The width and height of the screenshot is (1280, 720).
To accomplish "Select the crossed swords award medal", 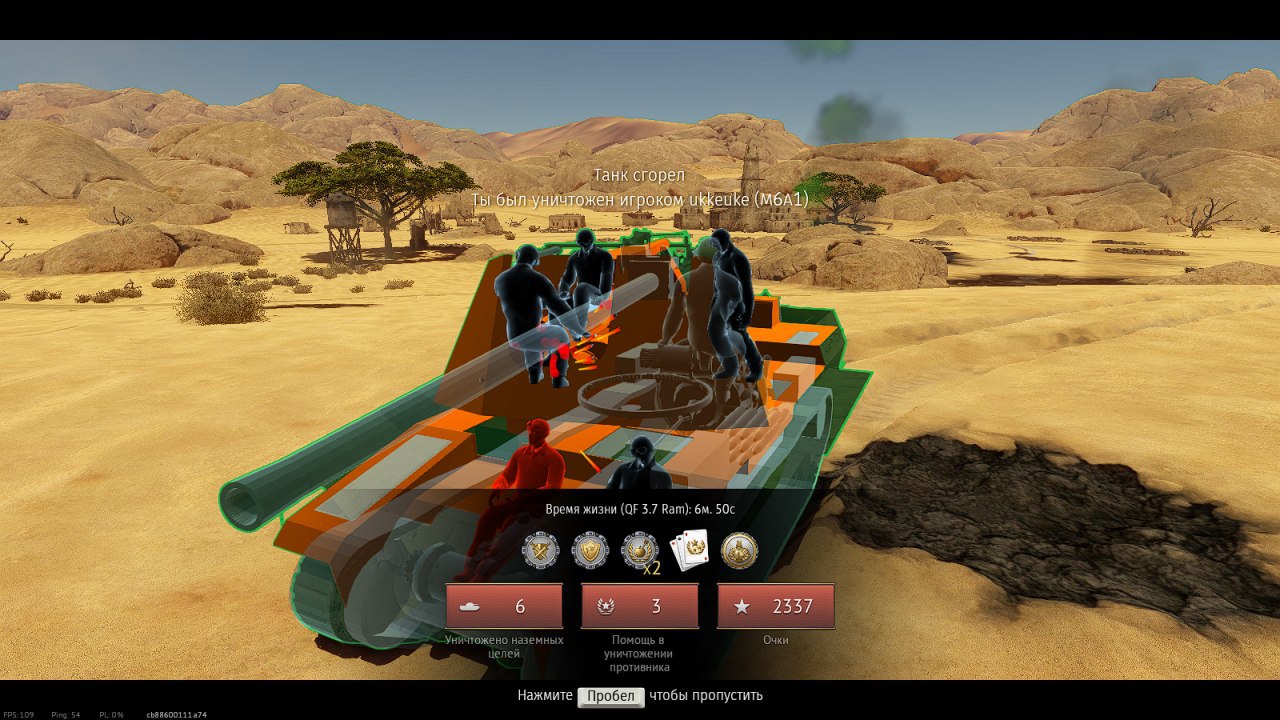I will (x=540, y=550).
